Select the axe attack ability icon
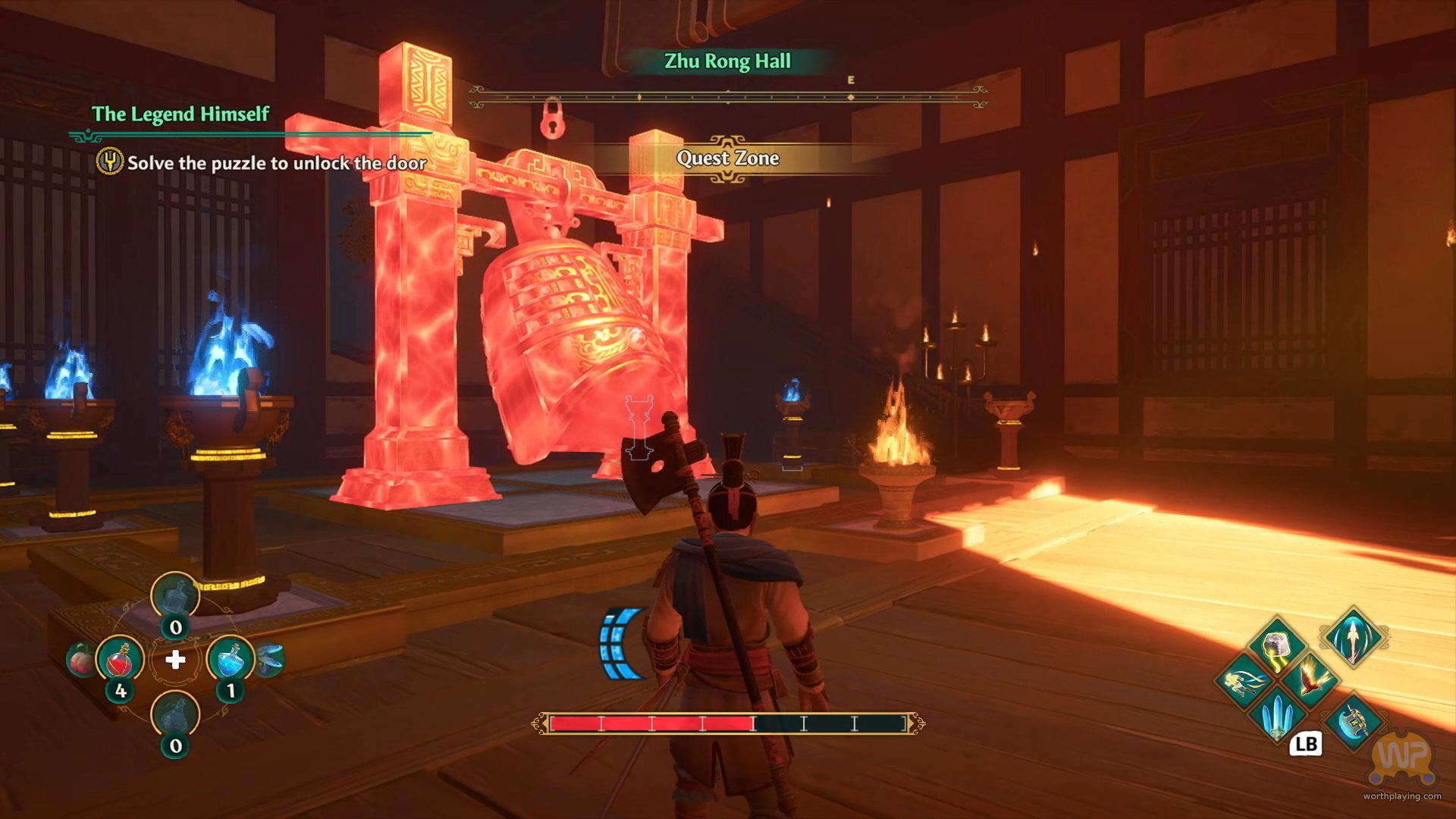 click(x=1354, y=721)
